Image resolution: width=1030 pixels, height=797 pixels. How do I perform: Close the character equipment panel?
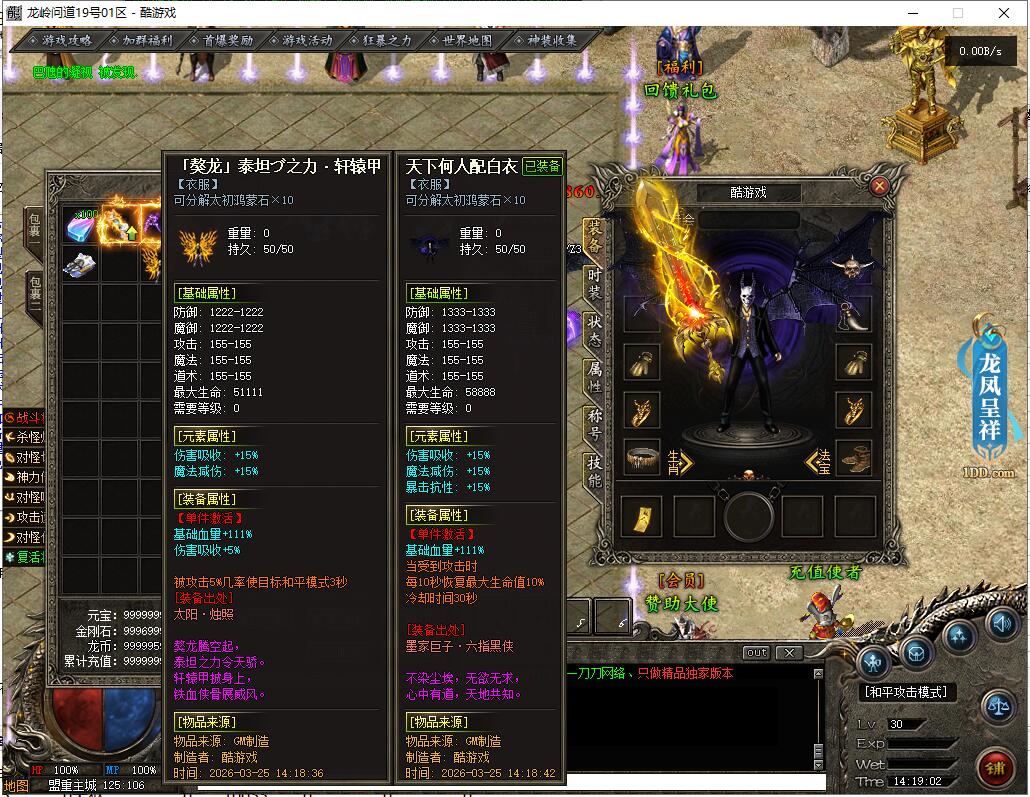[880, 185]
